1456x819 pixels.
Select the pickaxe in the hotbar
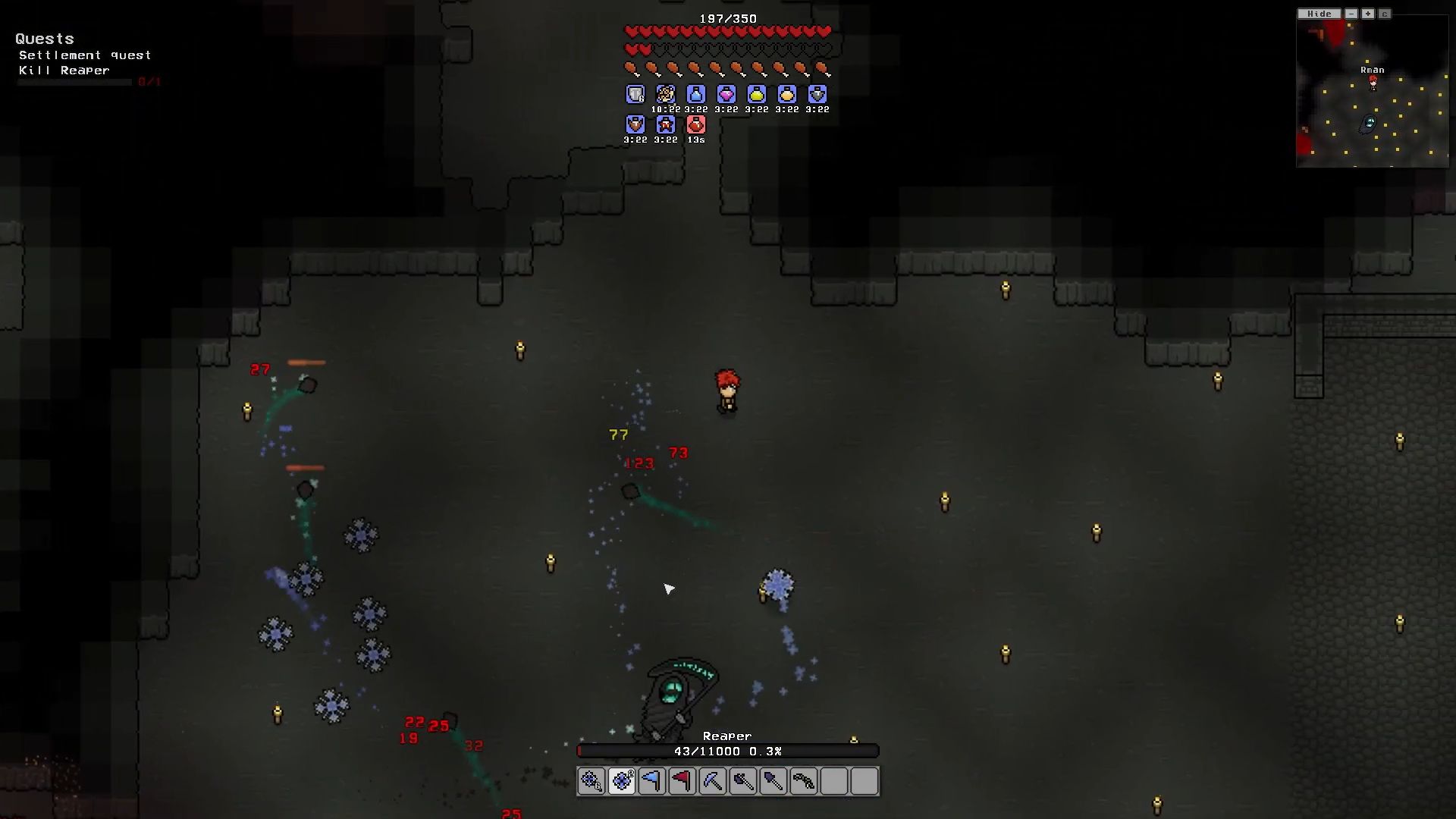tap(712, 781)
